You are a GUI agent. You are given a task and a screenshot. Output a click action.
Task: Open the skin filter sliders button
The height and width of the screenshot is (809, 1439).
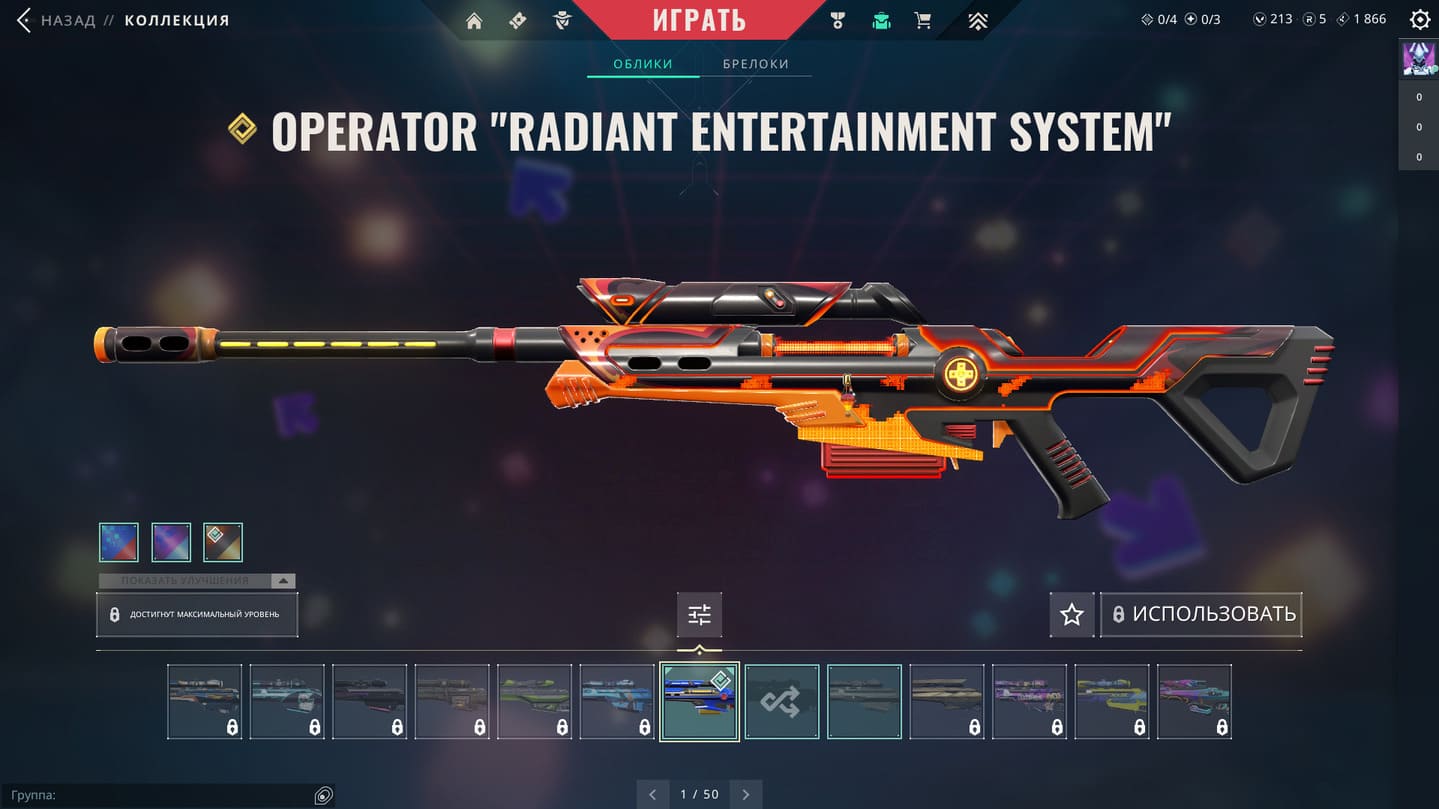[699, 615]
